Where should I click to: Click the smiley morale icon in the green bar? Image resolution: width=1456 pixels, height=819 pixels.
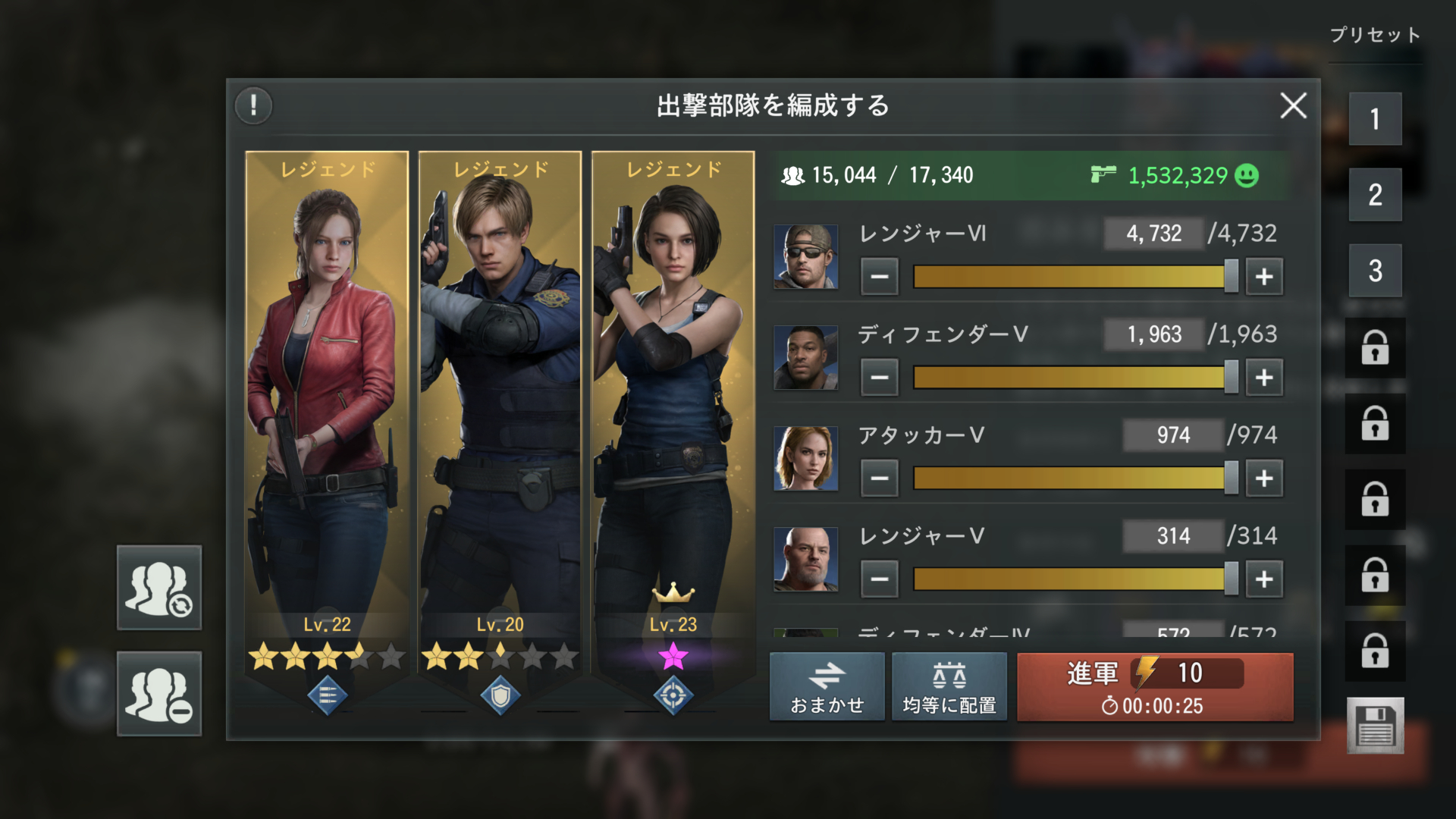[1248, 175]
